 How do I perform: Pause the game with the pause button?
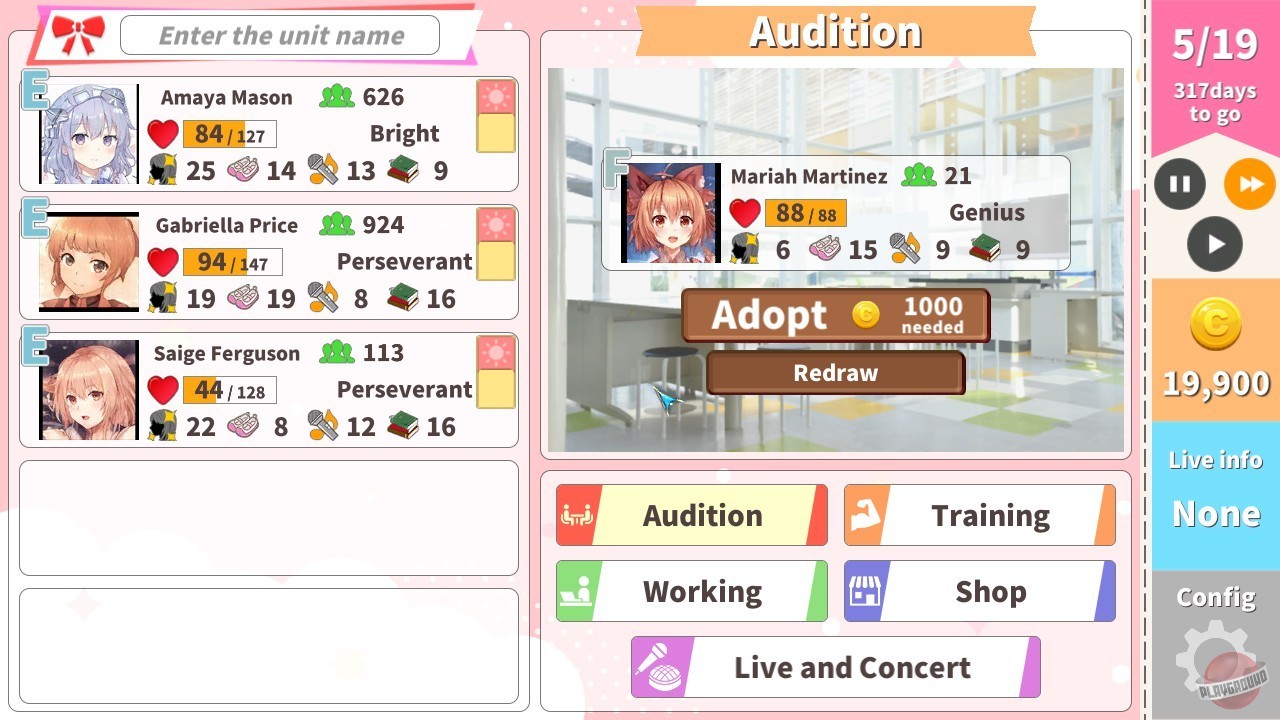click(1179, 184)
